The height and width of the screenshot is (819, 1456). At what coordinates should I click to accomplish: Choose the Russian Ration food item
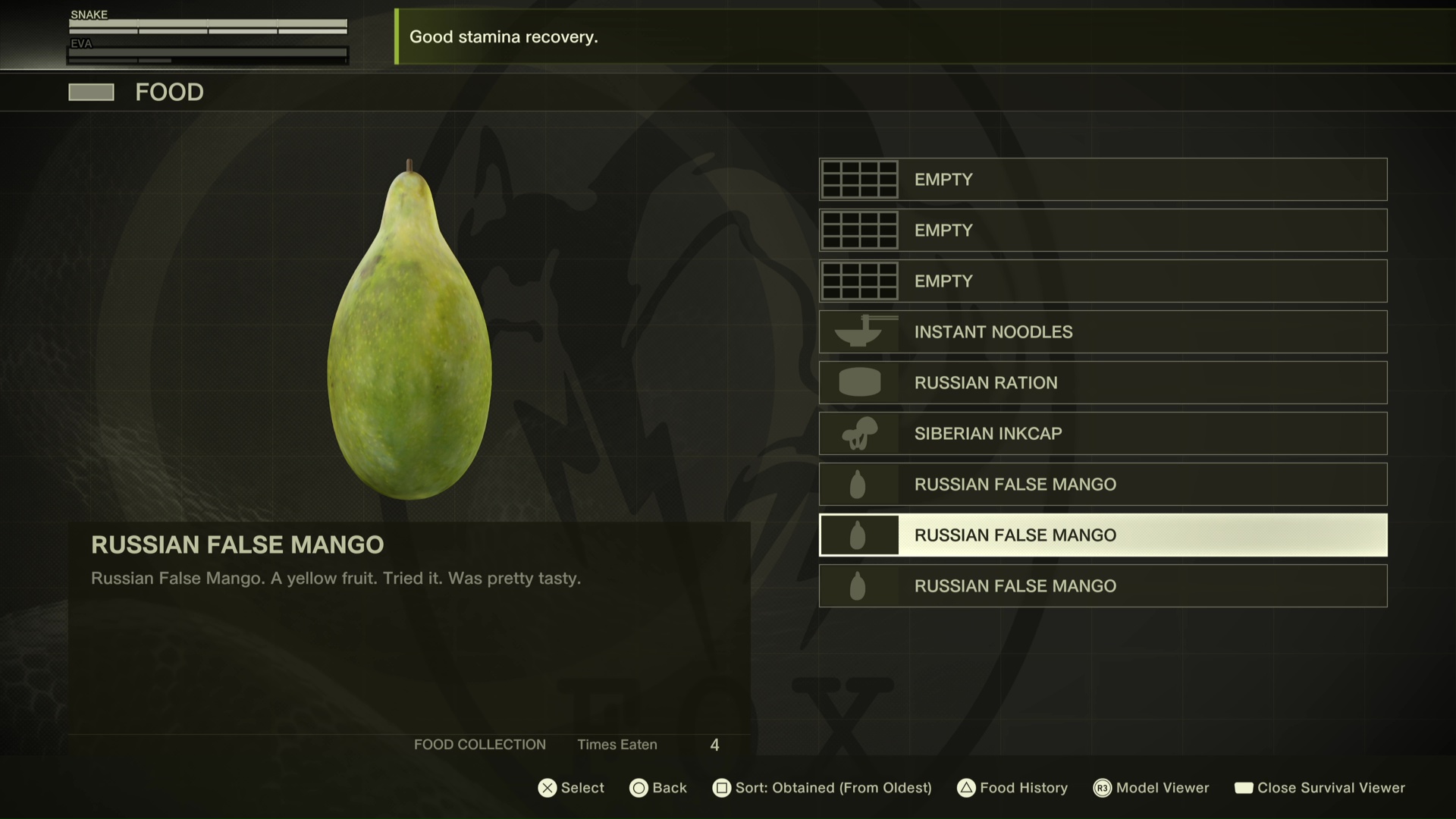pyautogui.click(x=1103, y=382)
